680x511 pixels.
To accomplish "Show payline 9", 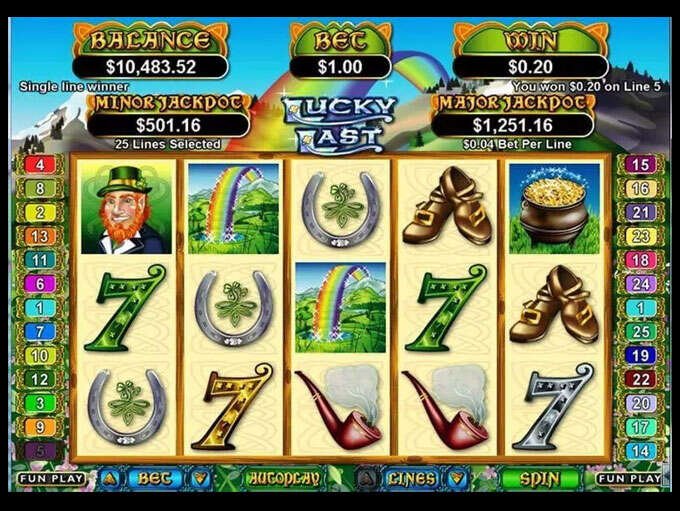I will [x=39, y=426].
